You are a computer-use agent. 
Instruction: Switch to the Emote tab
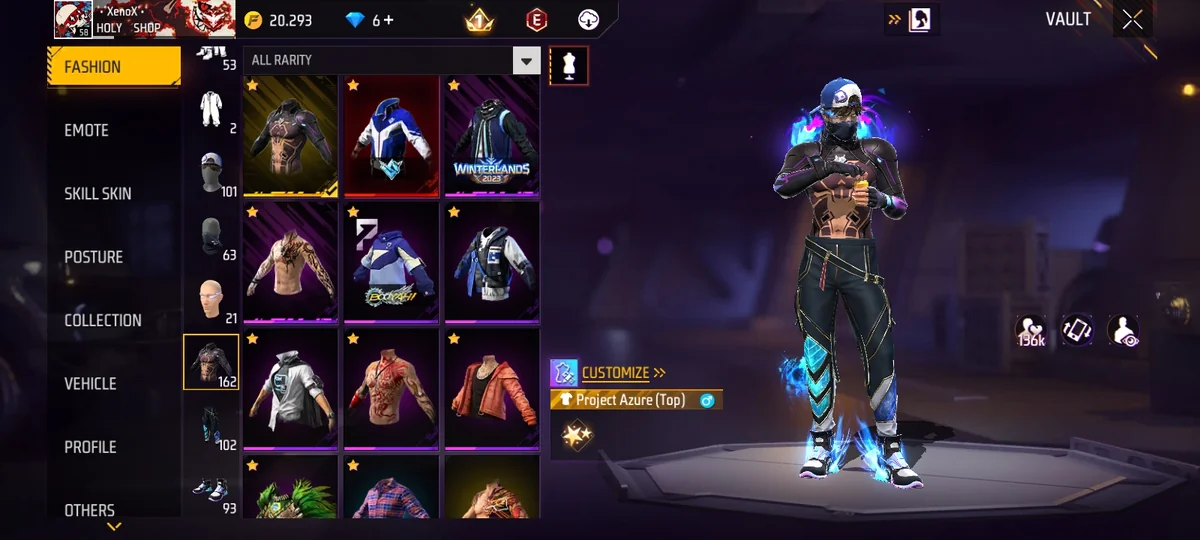point(87,130)
